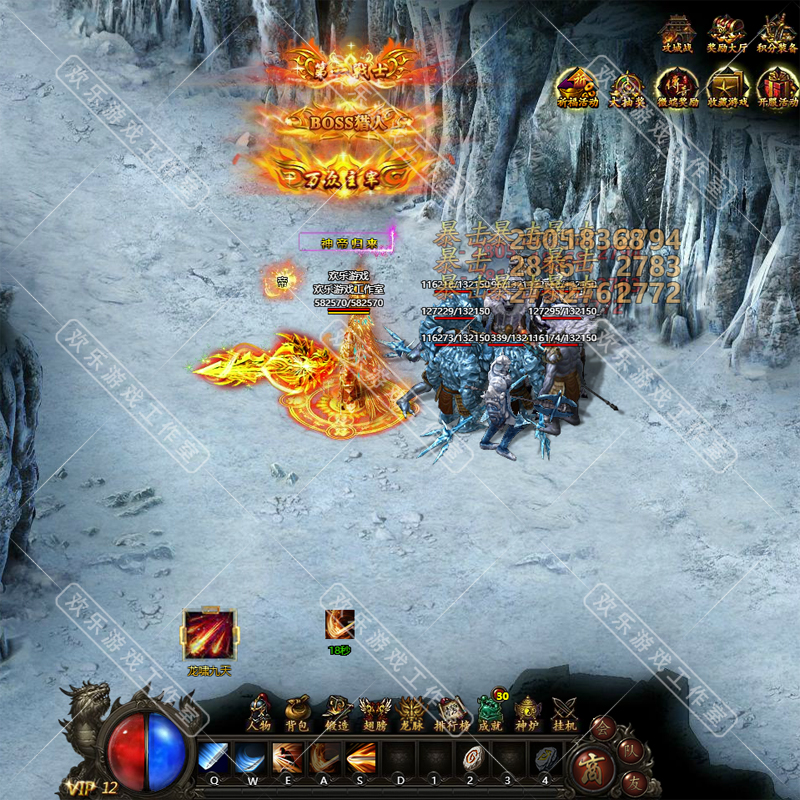
Task: Open the 积分装备 points equipment shop
Action: (777, 32)
